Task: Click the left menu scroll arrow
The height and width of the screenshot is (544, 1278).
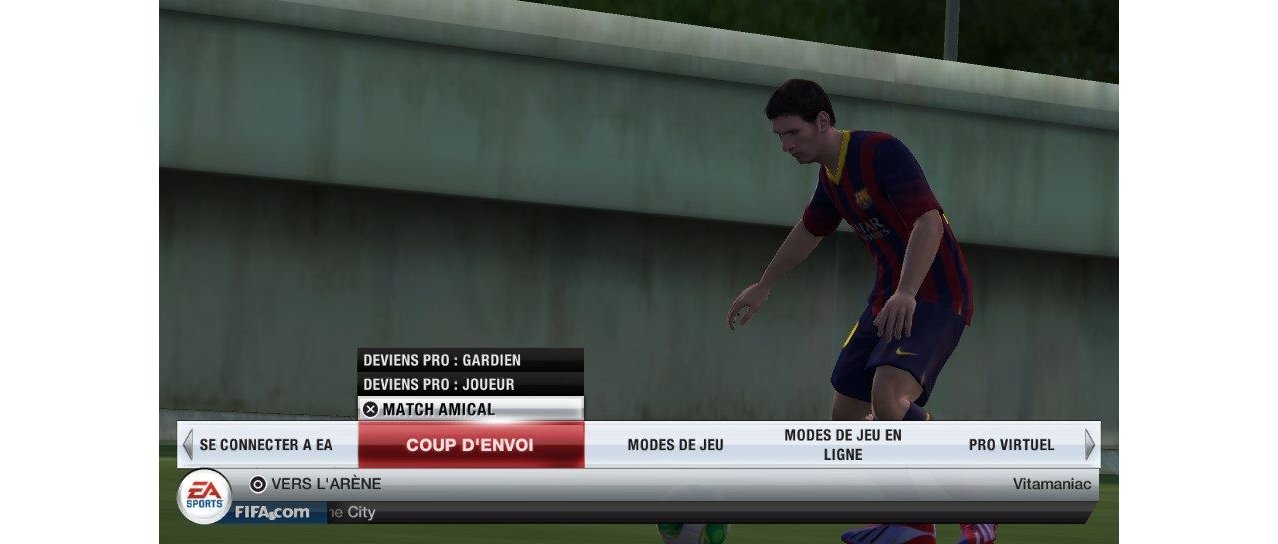Action: click(x=187, y=444)
